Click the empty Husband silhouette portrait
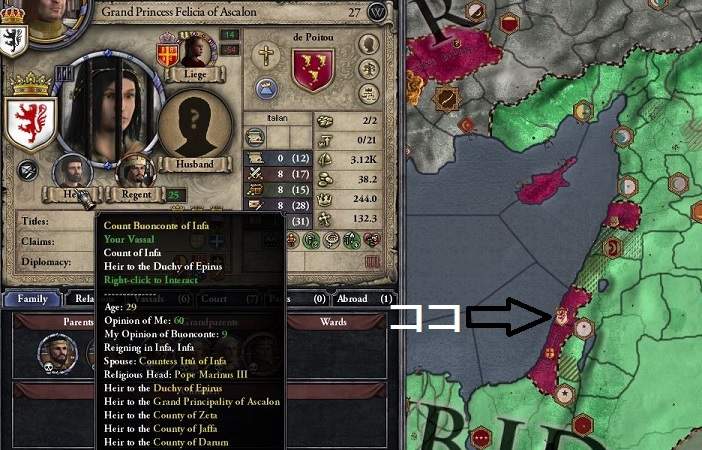The width and height of the screenshot is (702, 450). tap(195, 126)
